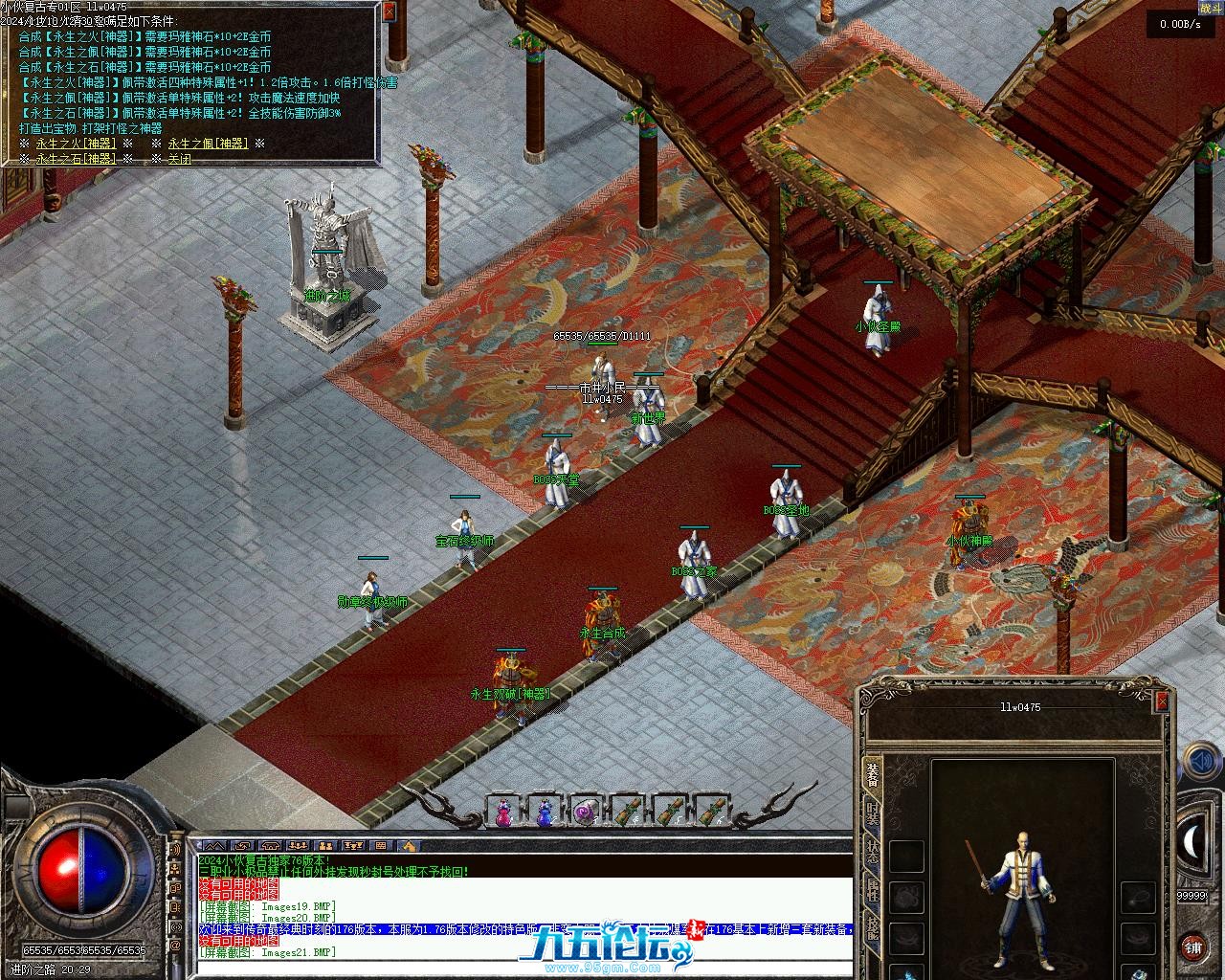Open the 属性 attributes tab

[x=873, y=891]
